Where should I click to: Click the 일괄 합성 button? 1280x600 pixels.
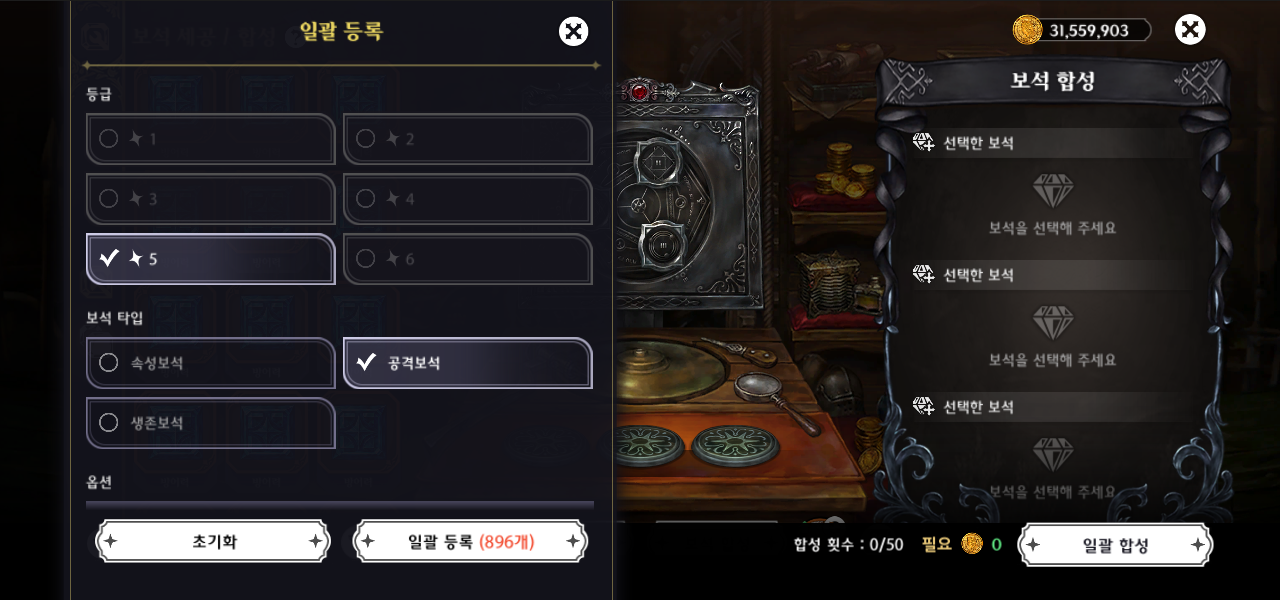pos(1115,545)
